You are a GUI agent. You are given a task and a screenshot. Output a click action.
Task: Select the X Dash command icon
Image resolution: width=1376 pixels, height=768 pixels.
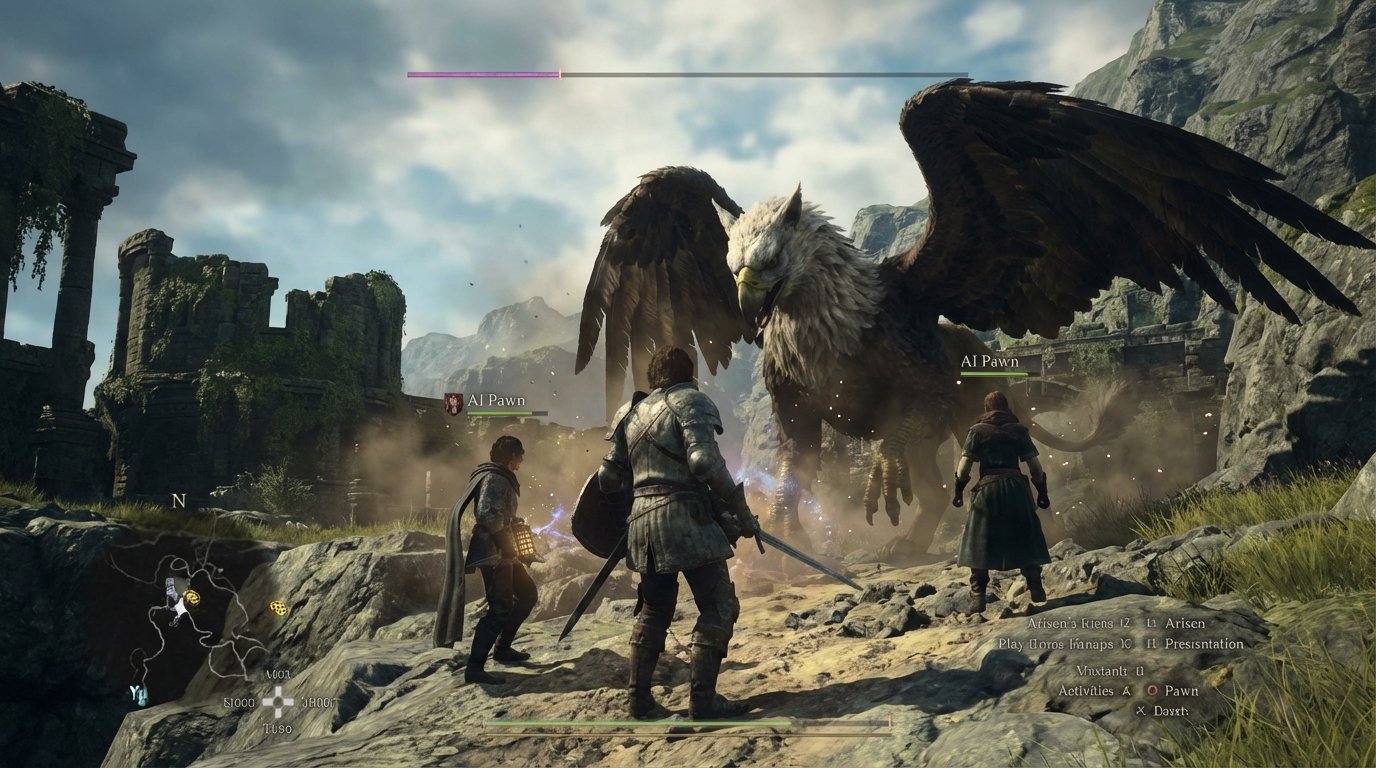click(x=1140, y=710)
